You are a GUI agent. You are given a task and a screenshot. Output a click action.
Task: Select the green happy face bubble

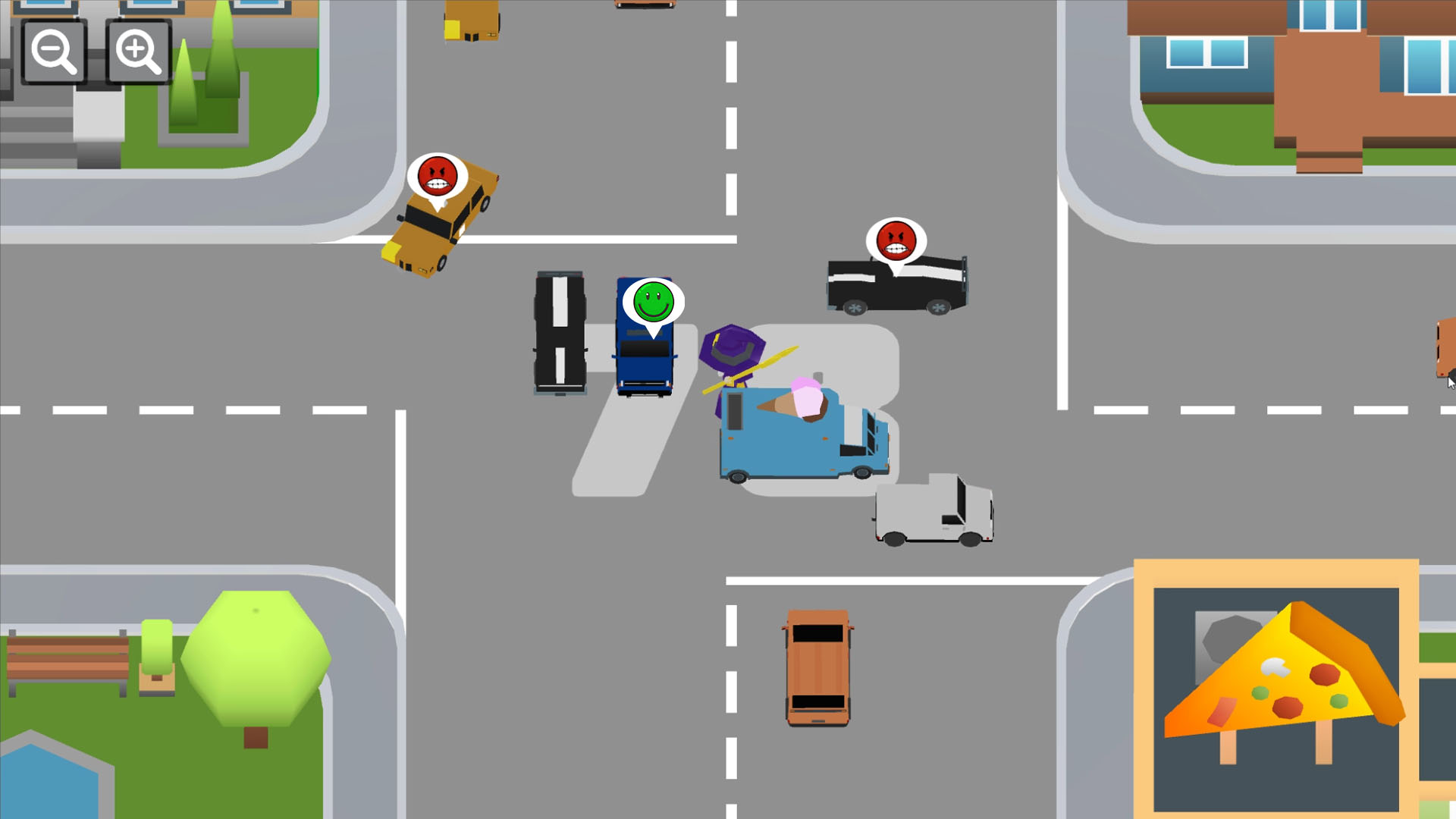click(652, 302)
